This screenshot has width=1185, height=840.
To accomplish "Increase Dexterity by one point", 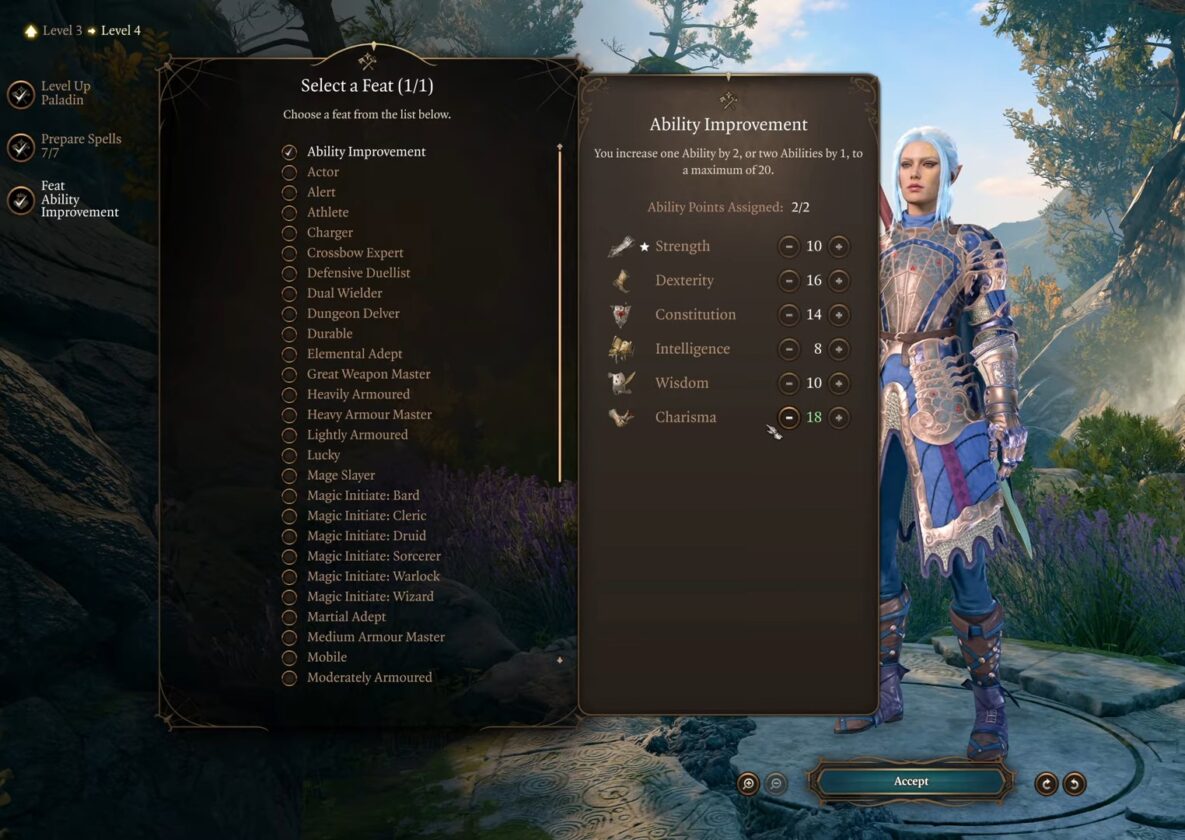I will 839,281.
